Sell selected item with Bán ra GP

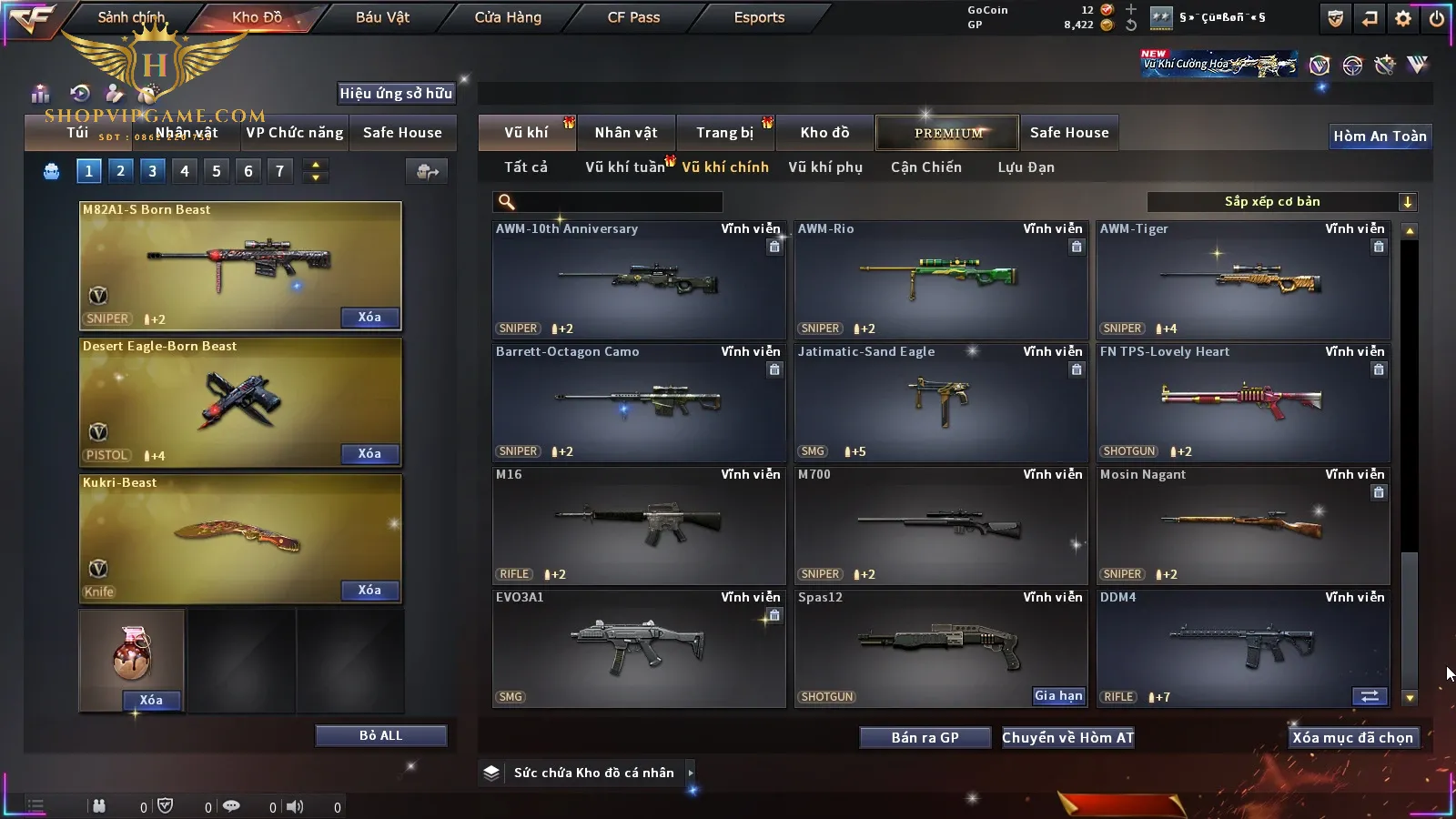pyautogui.click(x=925, y=738)
